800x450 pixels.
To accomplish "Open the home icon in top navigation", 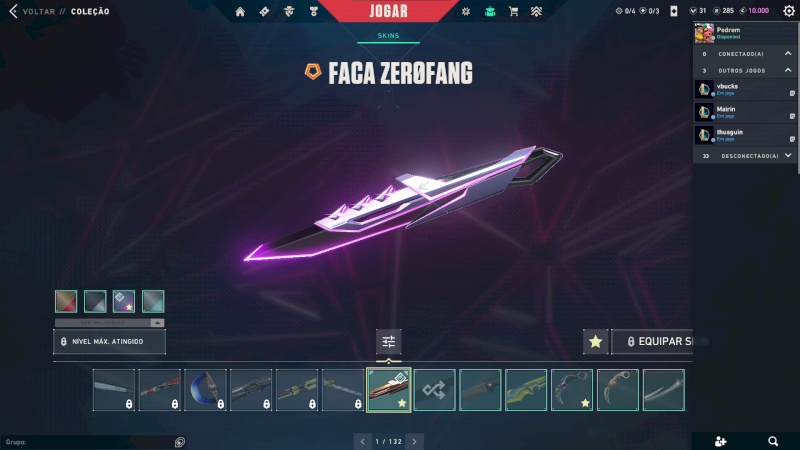I will point(240,12).
